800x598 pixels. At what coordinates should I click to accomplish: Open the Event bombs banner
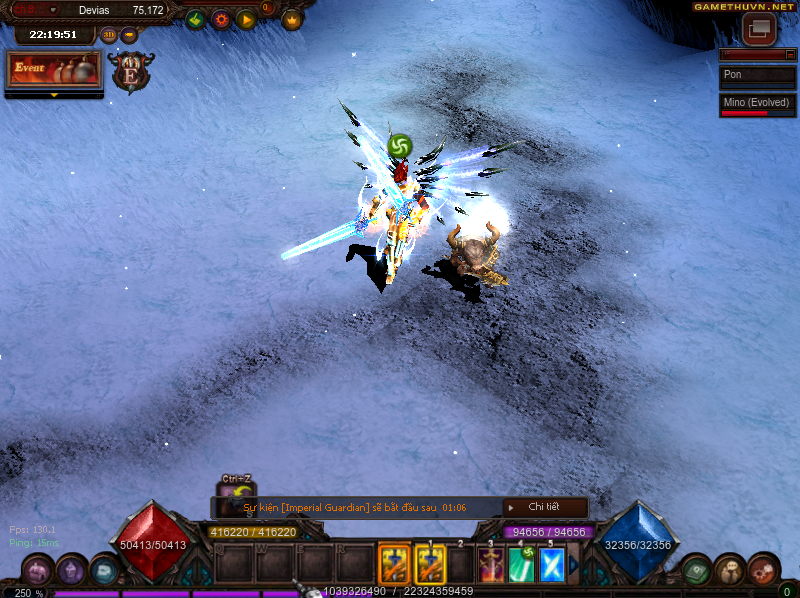54,69
